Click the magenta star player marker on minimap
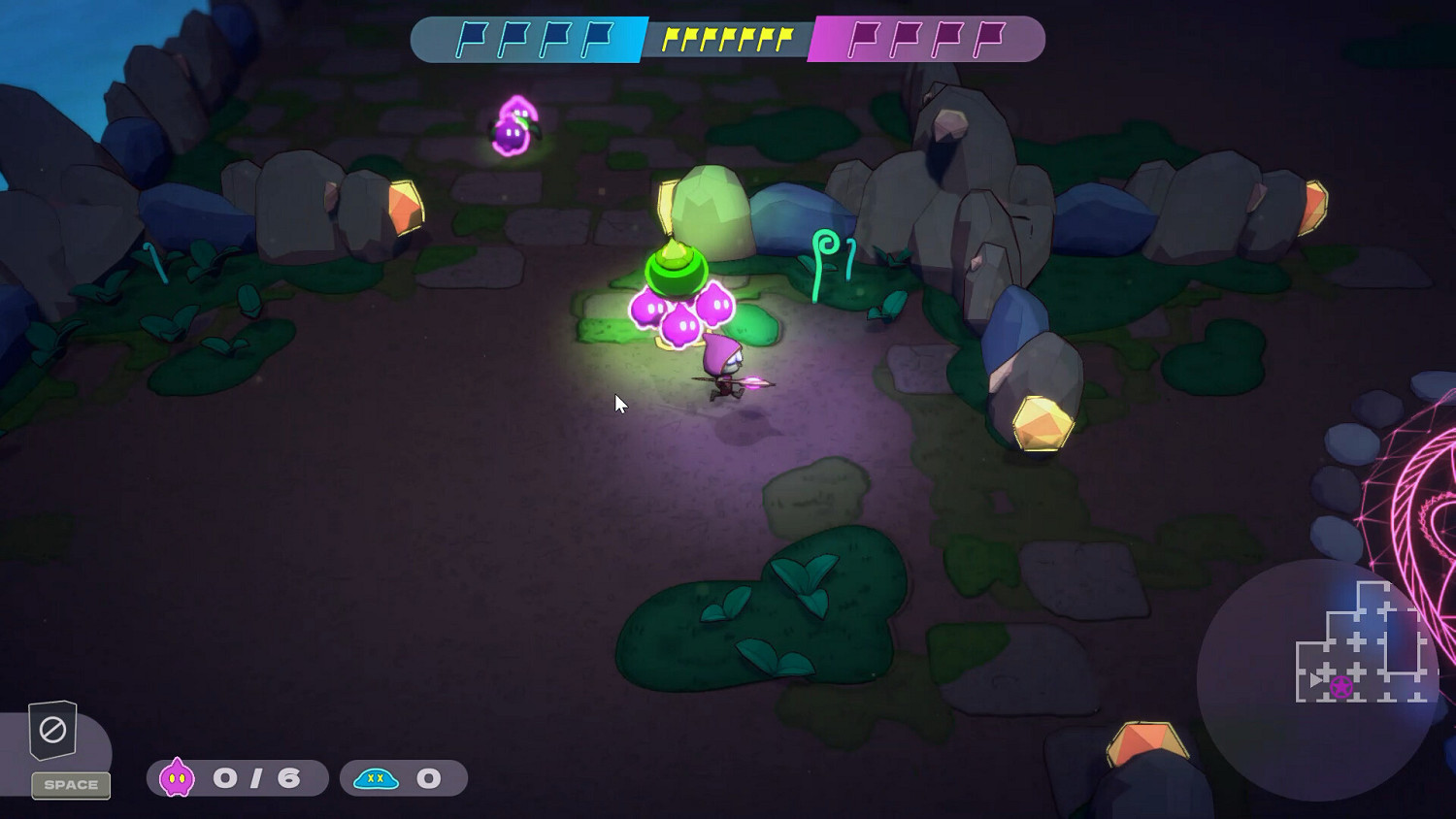This screenshot has height=819, width=1456. pos(1342,686)
